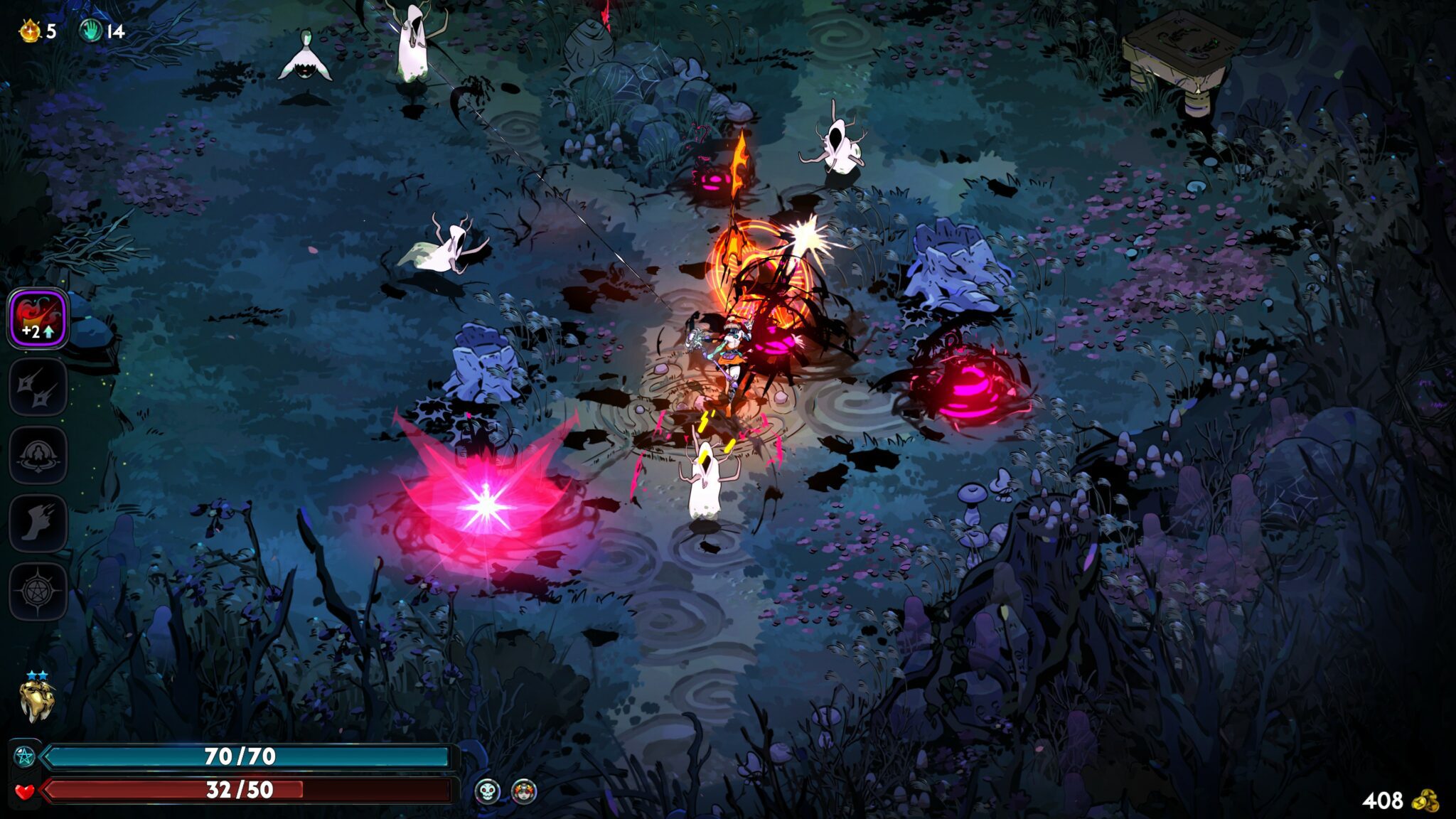Click the empty special boon slot with twin blades
The image size is (1456, 819).
tap(38, 387)
